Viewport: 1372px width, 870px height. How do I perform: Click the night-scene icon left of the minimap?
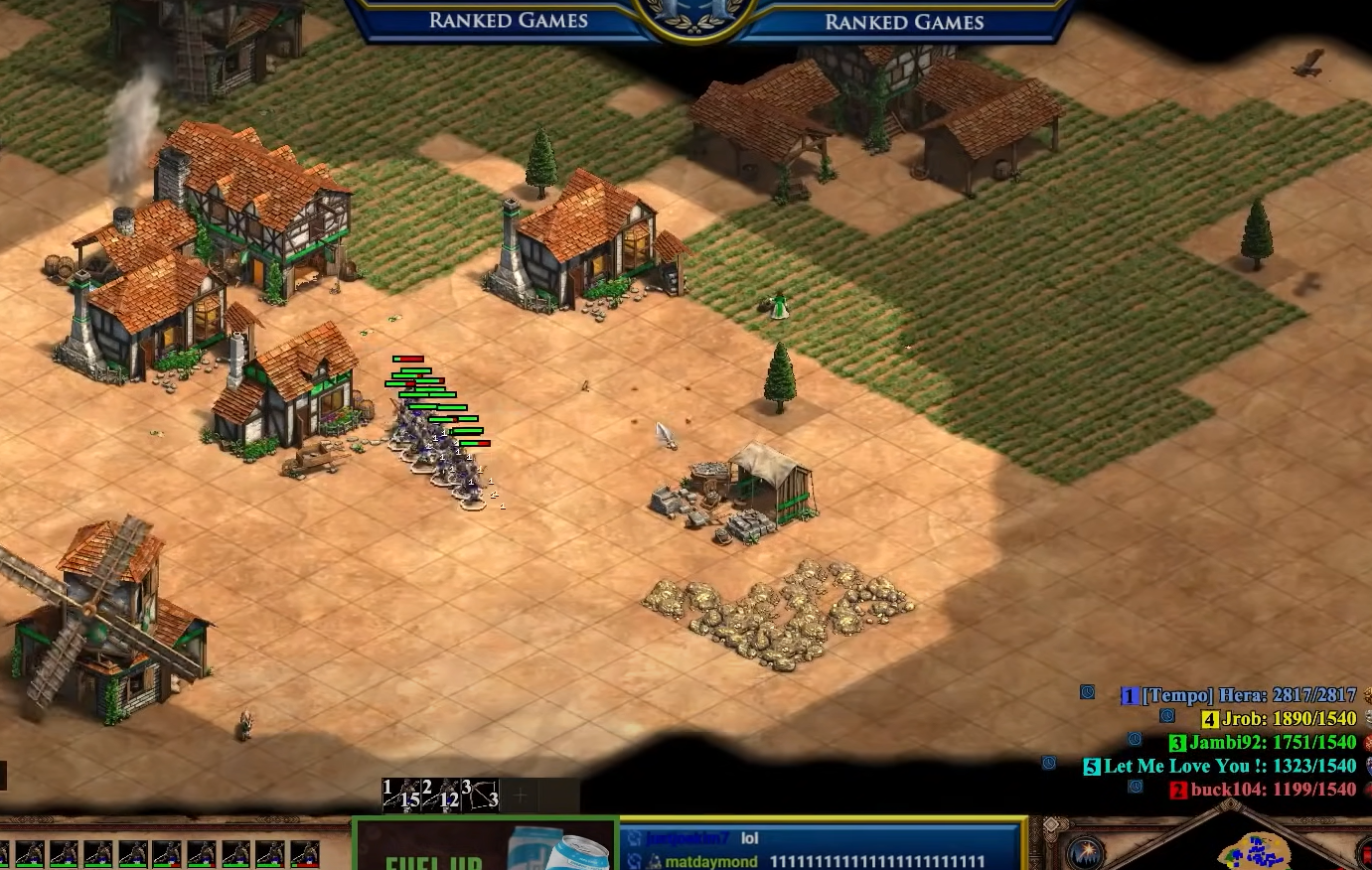tap(1087, 853)
